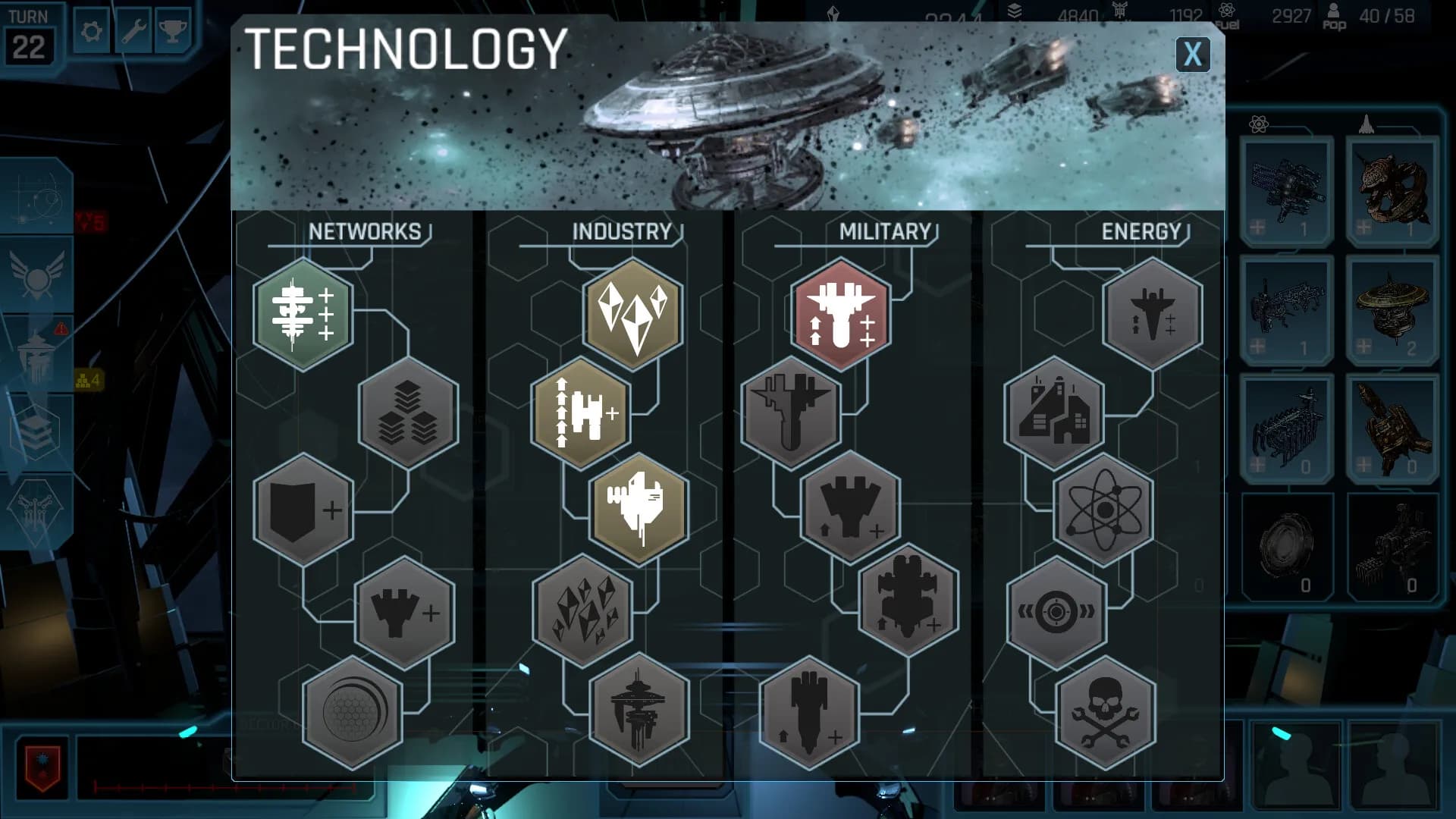The width and height of the screenshot is (1456, 819).
Task: Select the atom research tech in Energy column
Action: pos(1103,512)
